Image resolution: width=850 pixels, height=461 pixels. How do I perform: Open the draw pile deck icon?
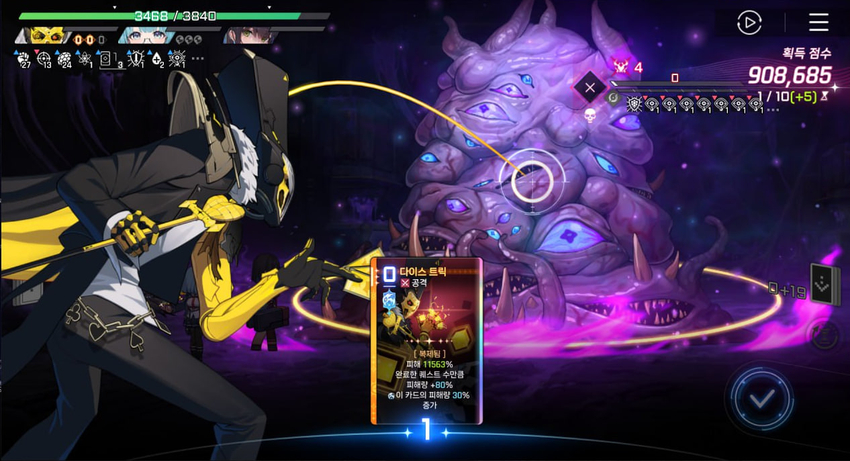[x=821, y=285]
